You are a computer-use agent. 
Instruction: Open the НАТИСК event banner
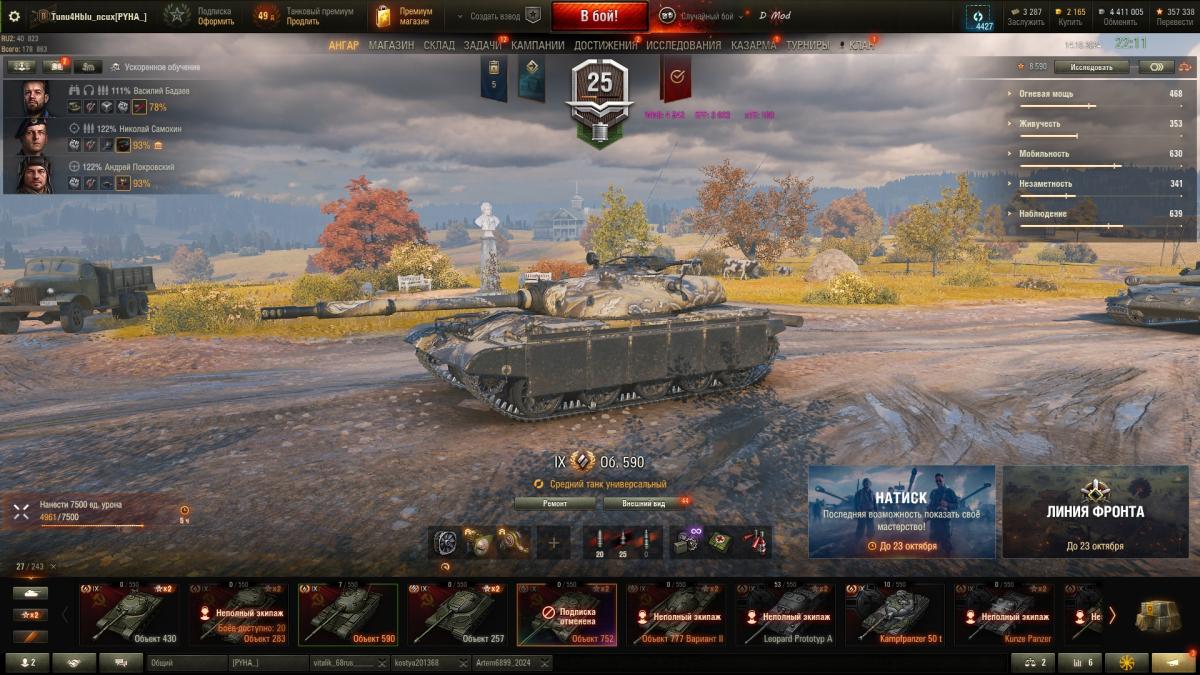tap(901, 511)
